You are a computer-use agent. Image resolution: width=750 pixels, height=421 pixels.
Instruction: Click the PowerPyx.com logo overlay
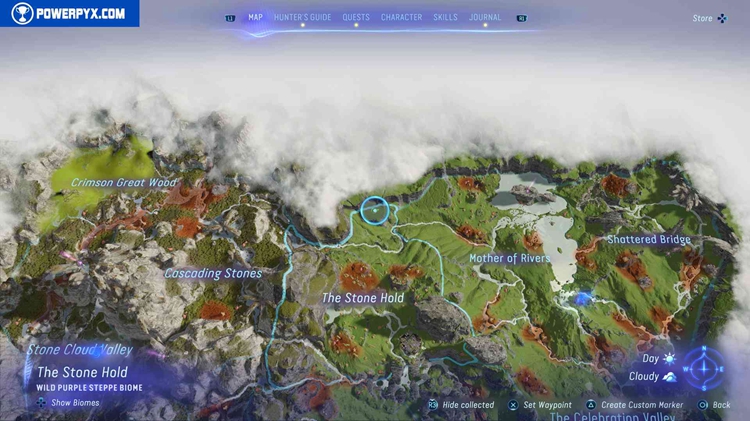point(69,13)
